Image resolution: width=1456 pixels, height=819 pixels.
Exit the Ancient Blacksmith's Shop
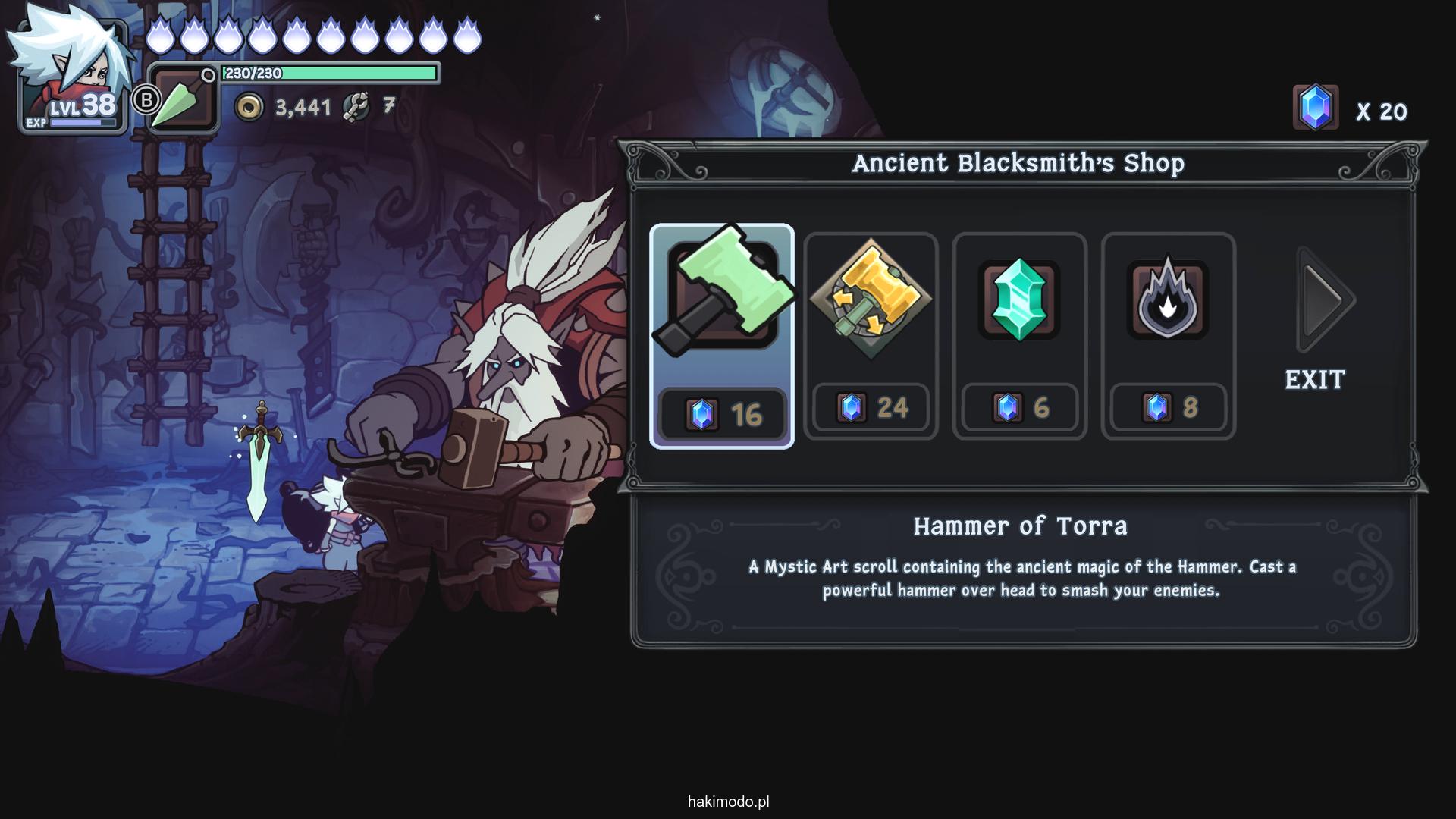click(x=1315, y=380)
